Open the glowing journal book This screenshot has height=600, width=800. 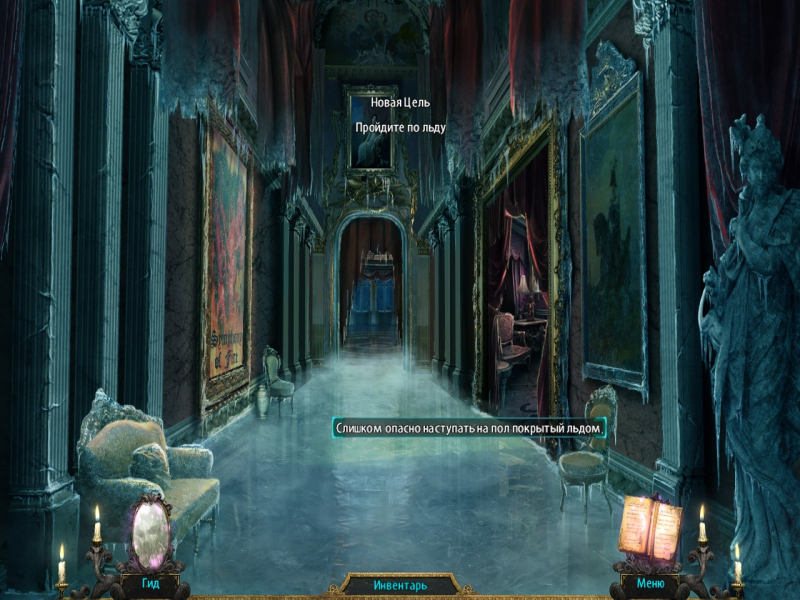pyautogui.click(x=649, y=525)
